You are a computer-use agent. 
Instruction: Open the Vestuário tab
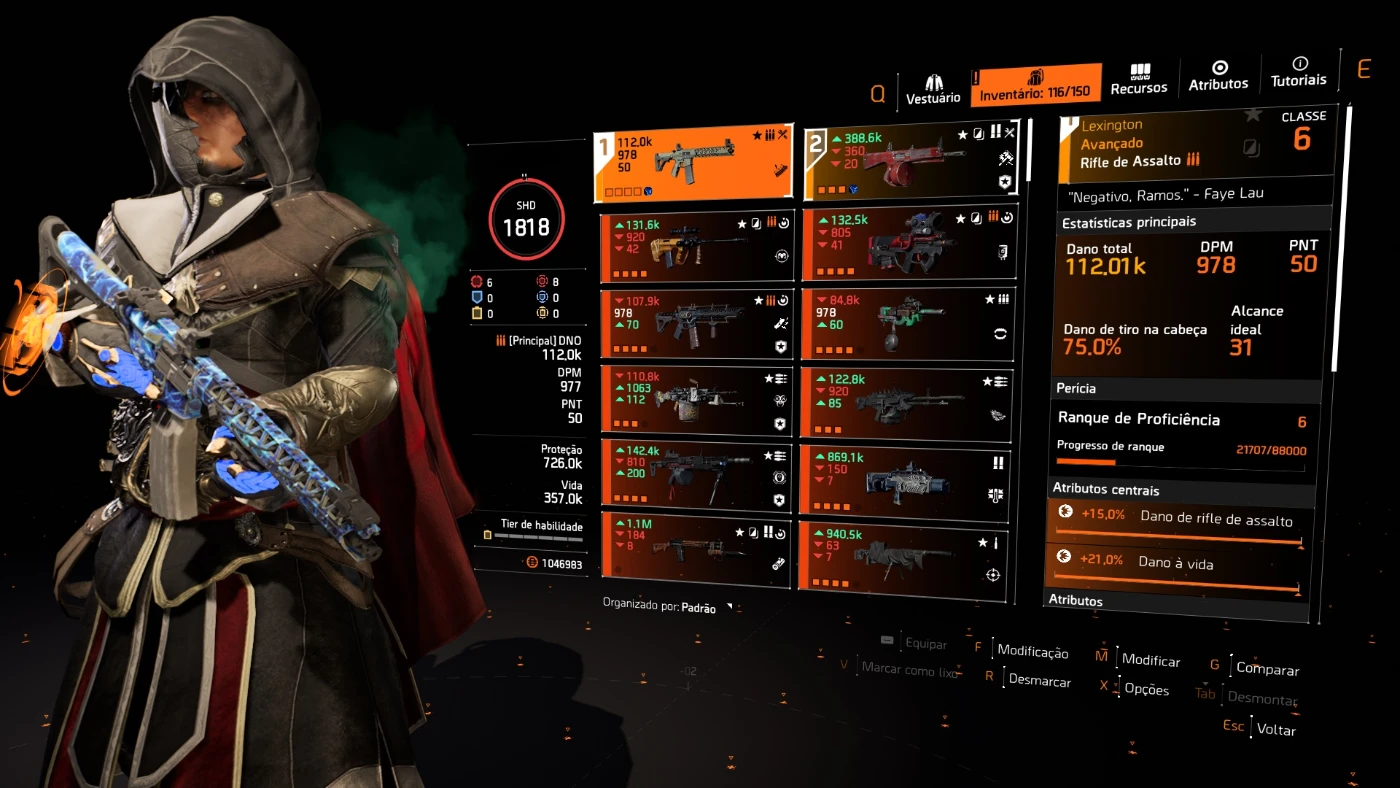[x=933, y=88]
